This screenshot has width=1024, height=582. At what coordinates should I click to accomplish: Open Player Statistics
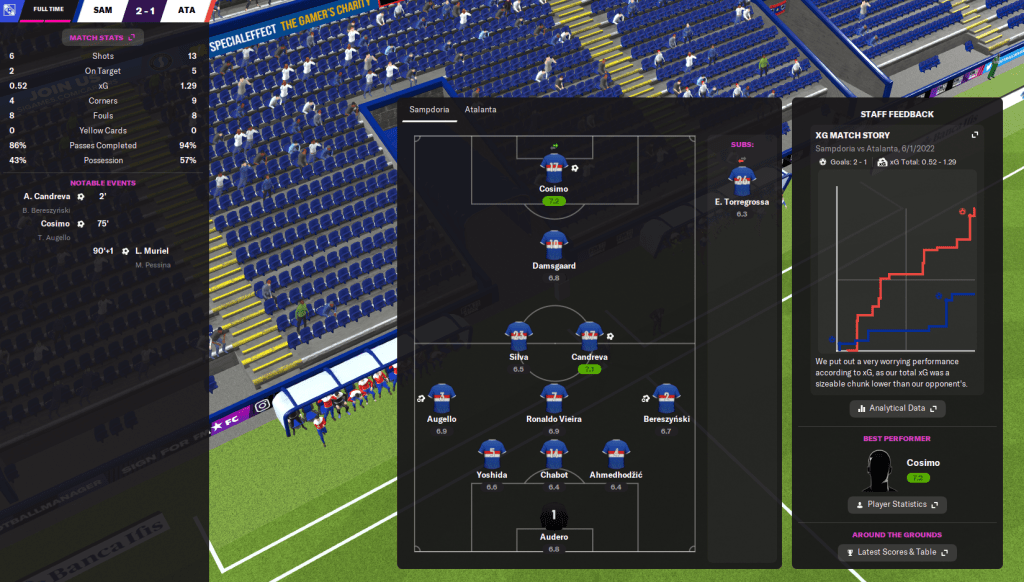(895, 504)
